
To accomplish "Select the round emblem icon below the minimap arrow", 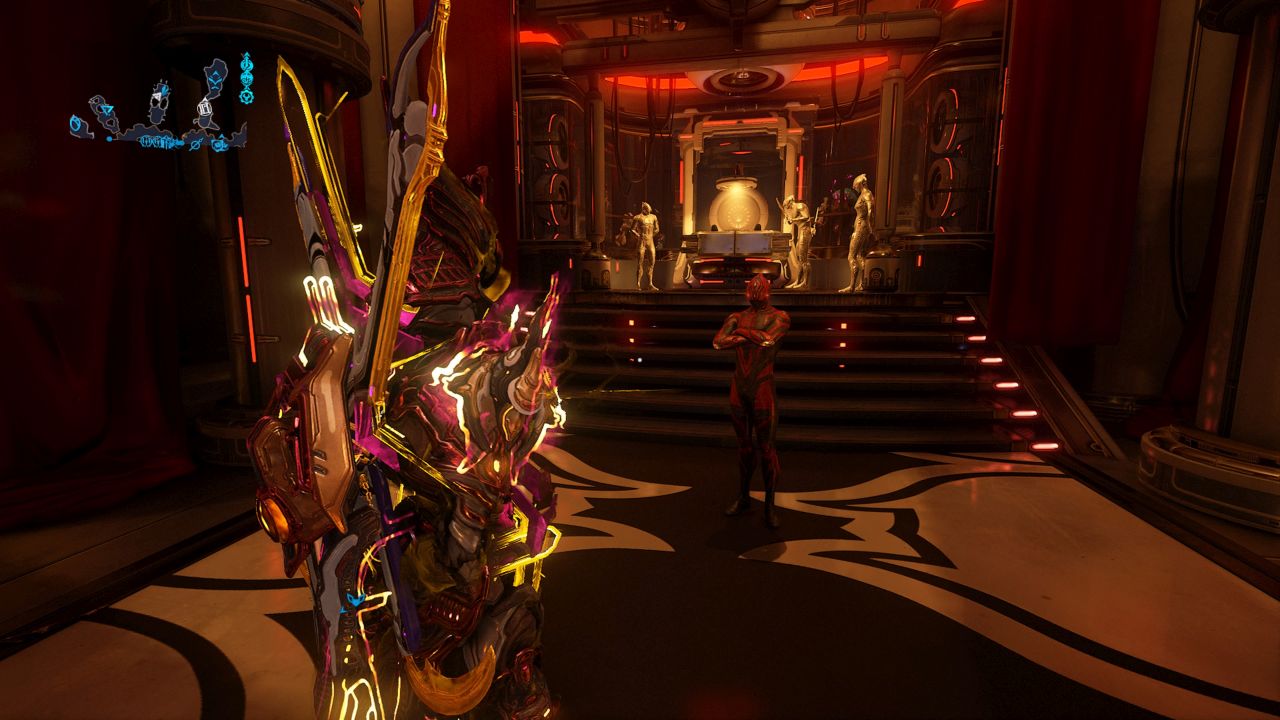I will click(246, 79).
